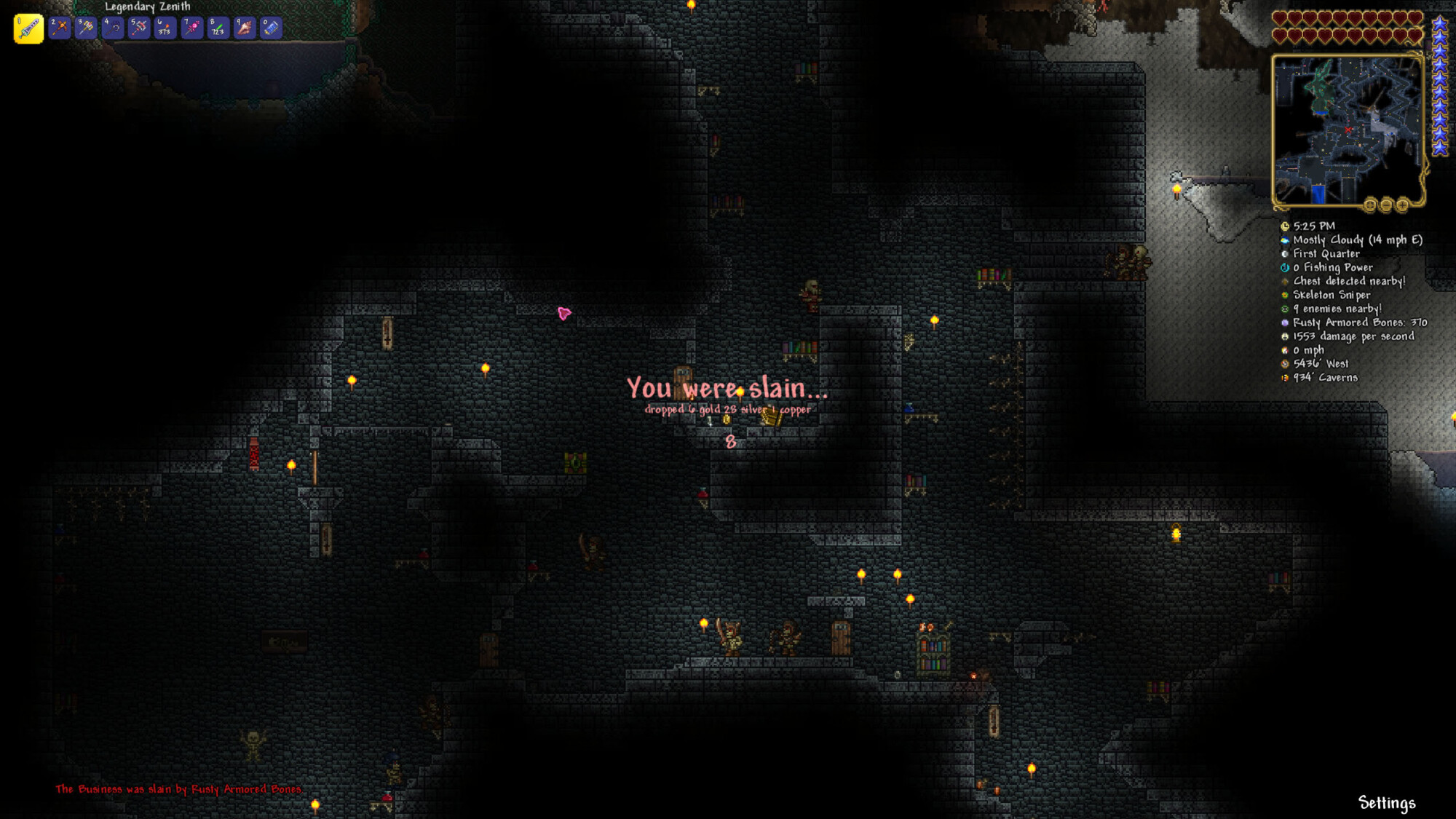Click the Rusty Armored Bones tally counter icon

tap(1284, 323)
